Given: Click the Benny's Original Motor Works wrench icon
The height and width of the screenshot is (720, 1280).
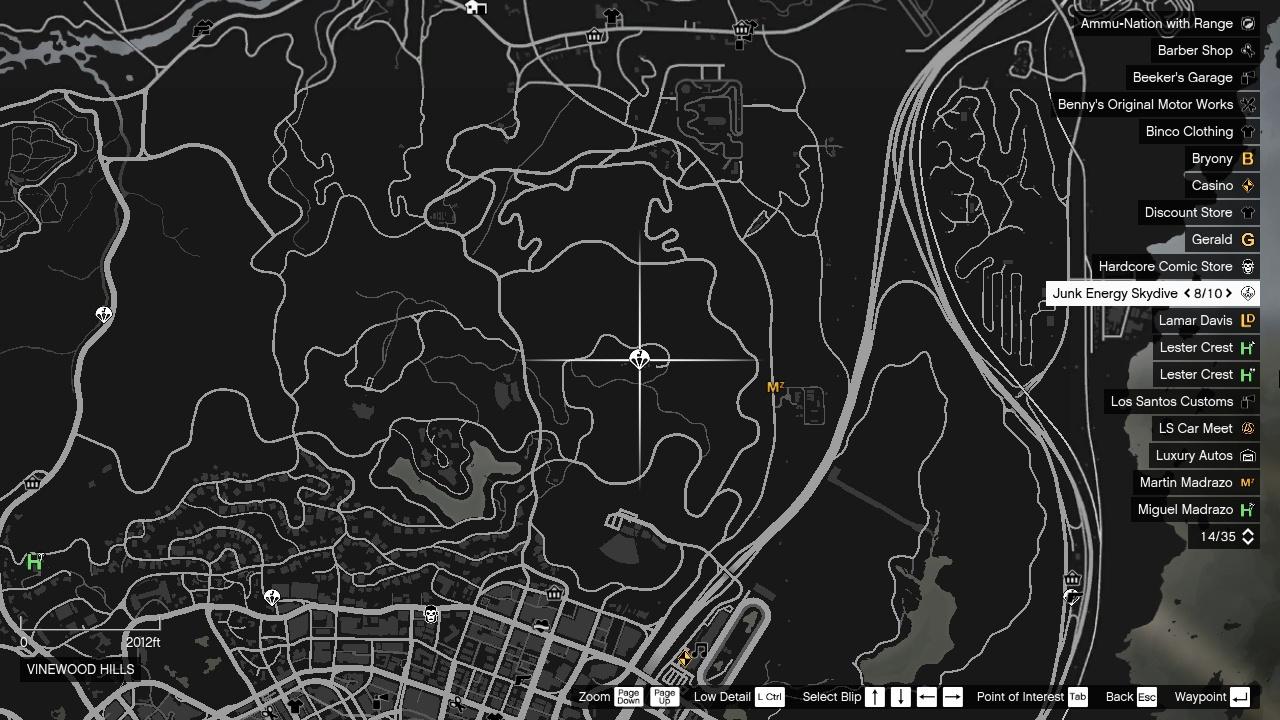Looking at the screenshot, I should (1247, 104).
